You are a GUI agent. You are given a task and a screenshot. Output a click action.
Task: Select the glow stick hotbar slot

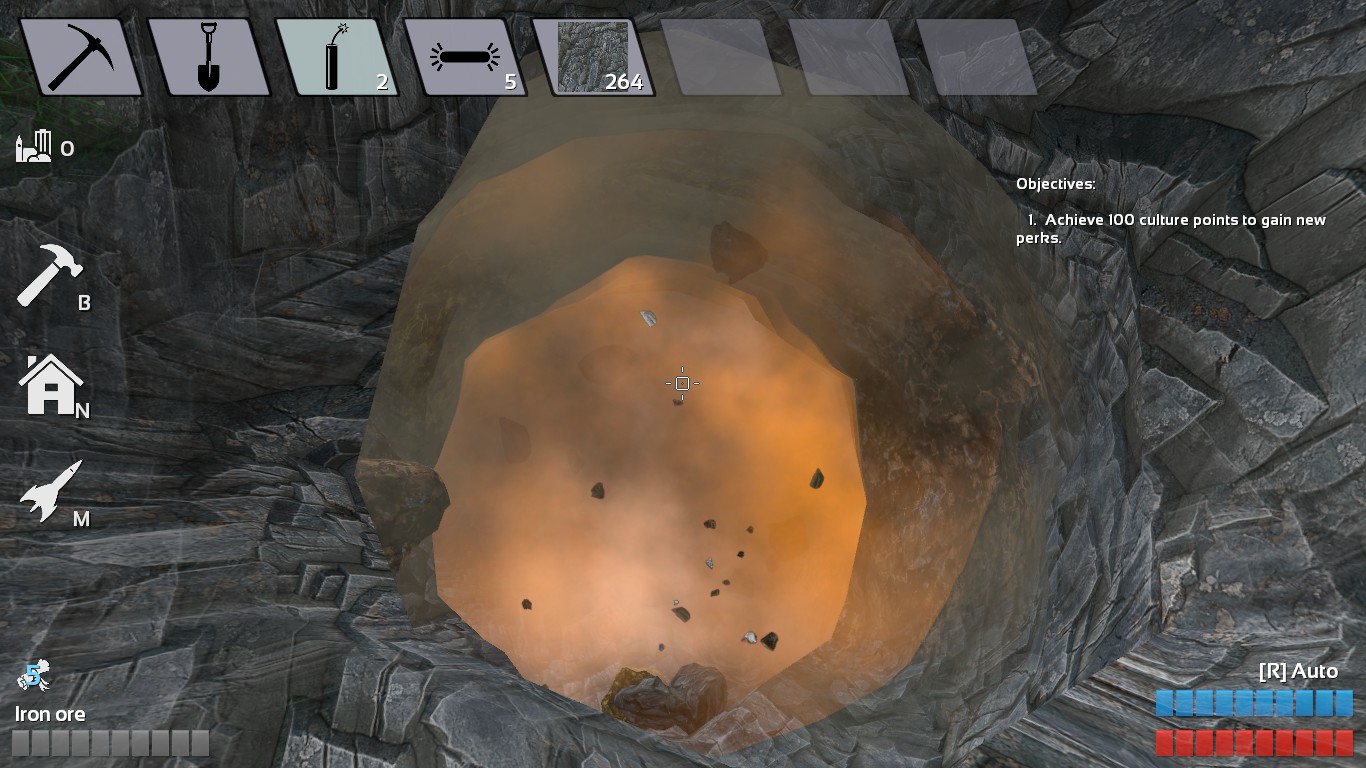[x=464, y=57]
